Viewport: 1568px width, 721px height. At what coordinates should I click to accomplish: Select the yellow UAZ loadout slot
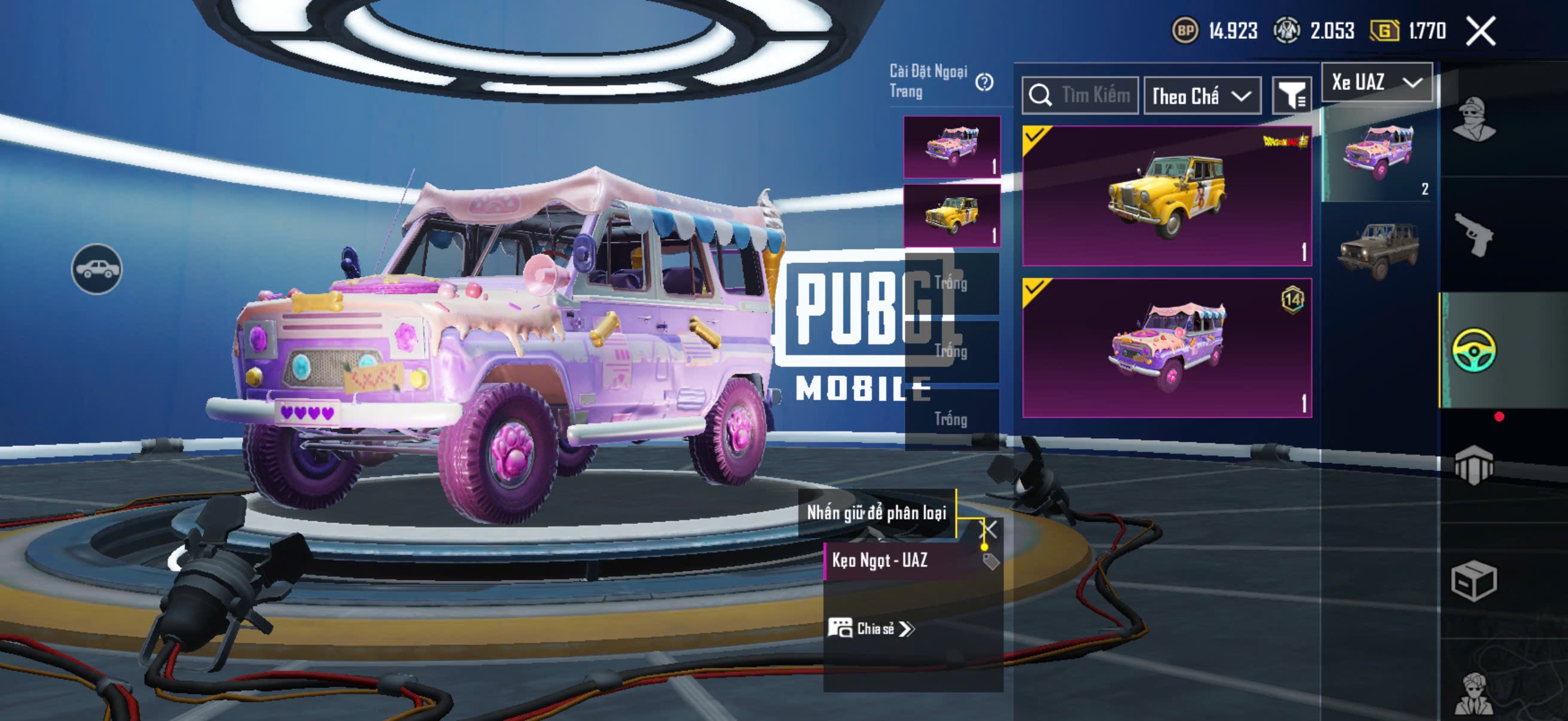[x=951, y=215]
